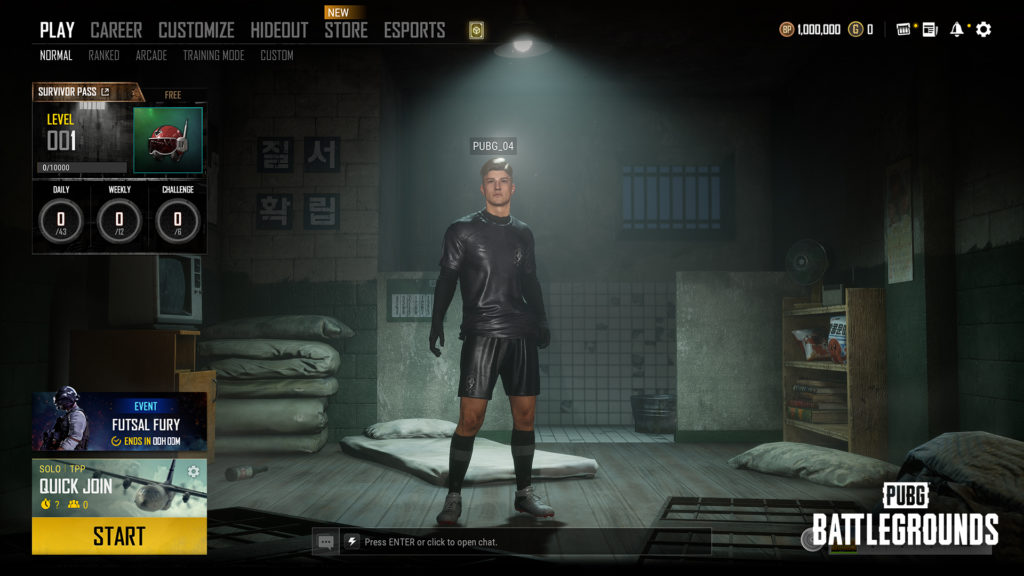1024x576 pixels.
Task: Show the Weekly missions counter
Action: point(119,218)
